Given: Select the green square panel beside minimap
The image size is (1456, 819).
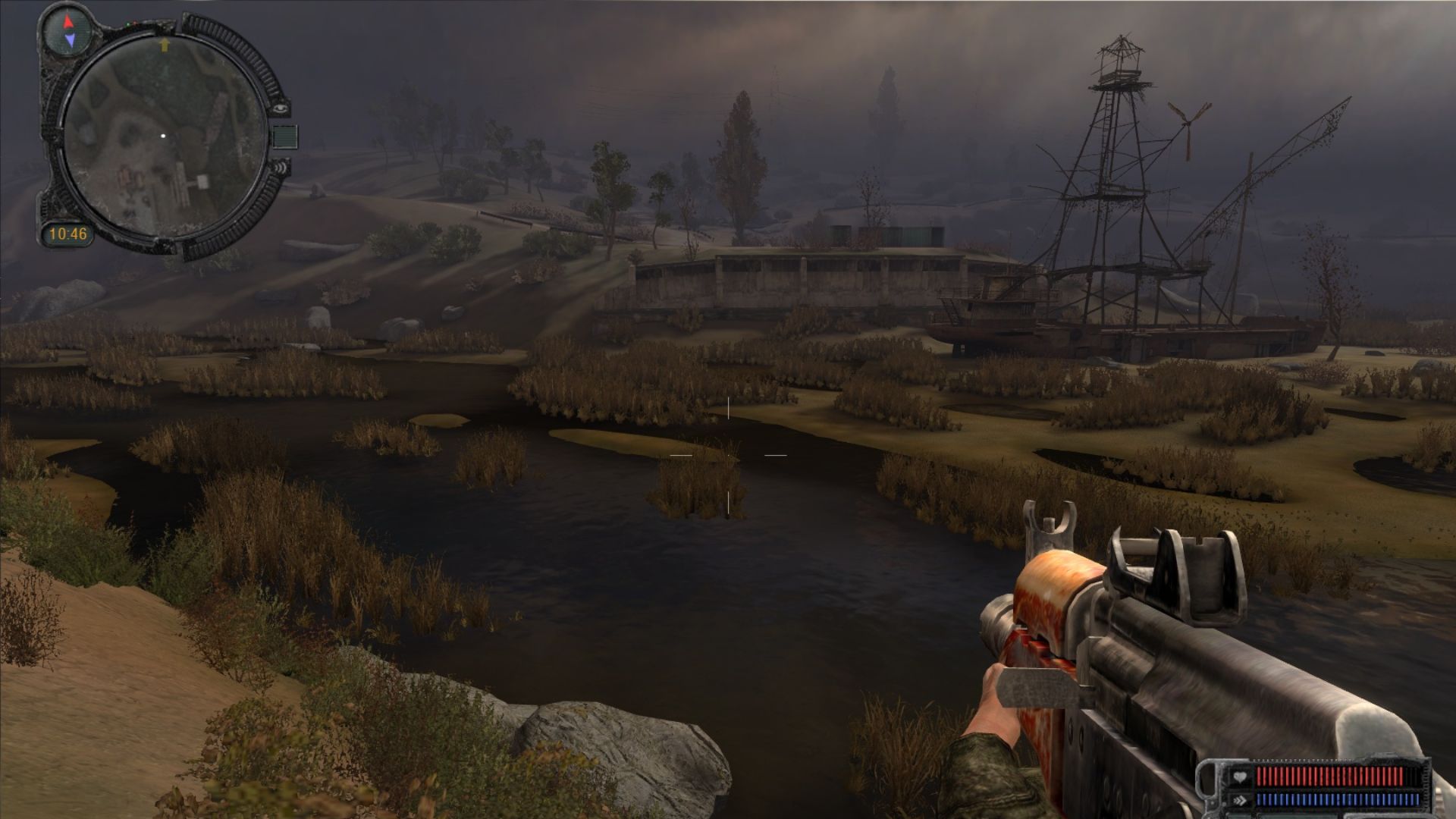Looking at the screenshot, I should point(285,136).
